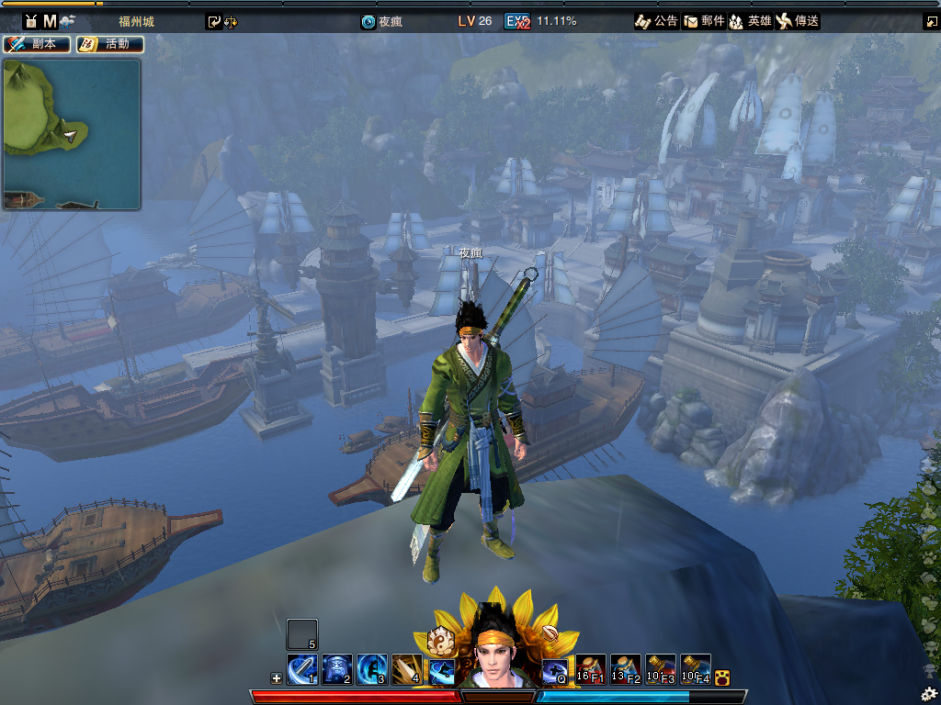Screen dimensions: 941x705
Task: Click the minimap of 福州城
Action: click(71, 134)
